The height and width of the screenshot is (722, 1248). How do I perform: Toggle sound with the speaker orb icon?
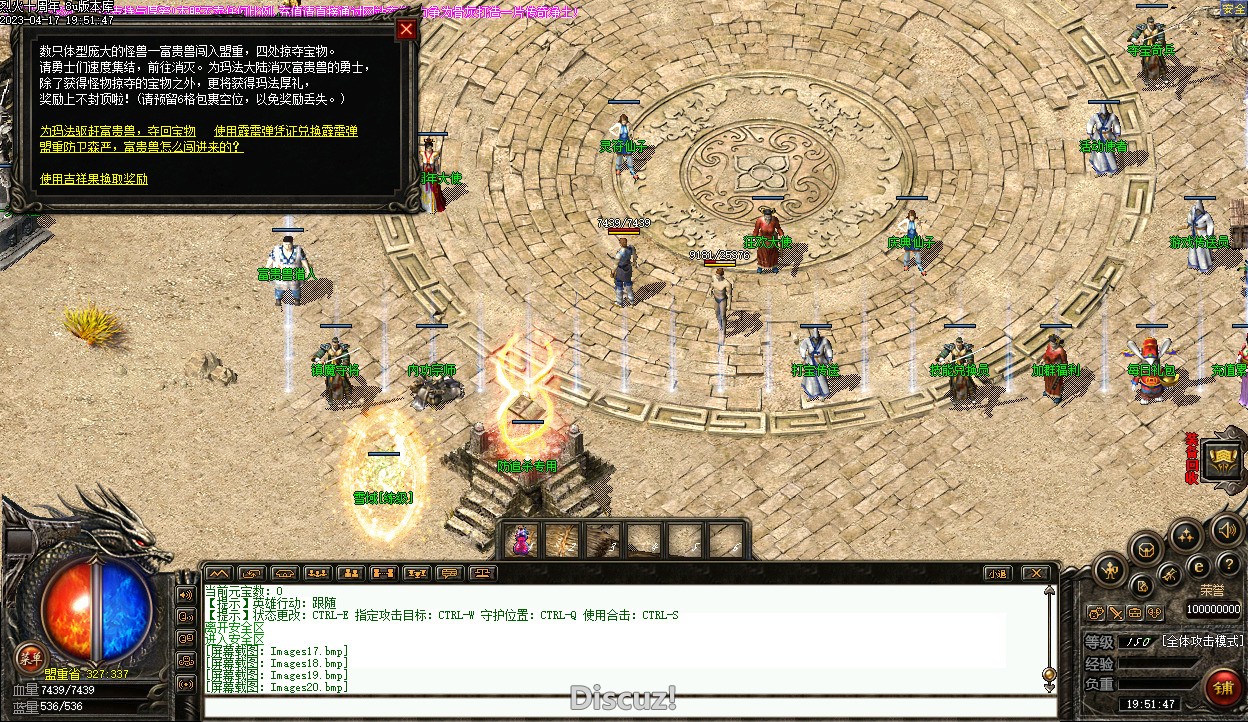coord(1224,527)
